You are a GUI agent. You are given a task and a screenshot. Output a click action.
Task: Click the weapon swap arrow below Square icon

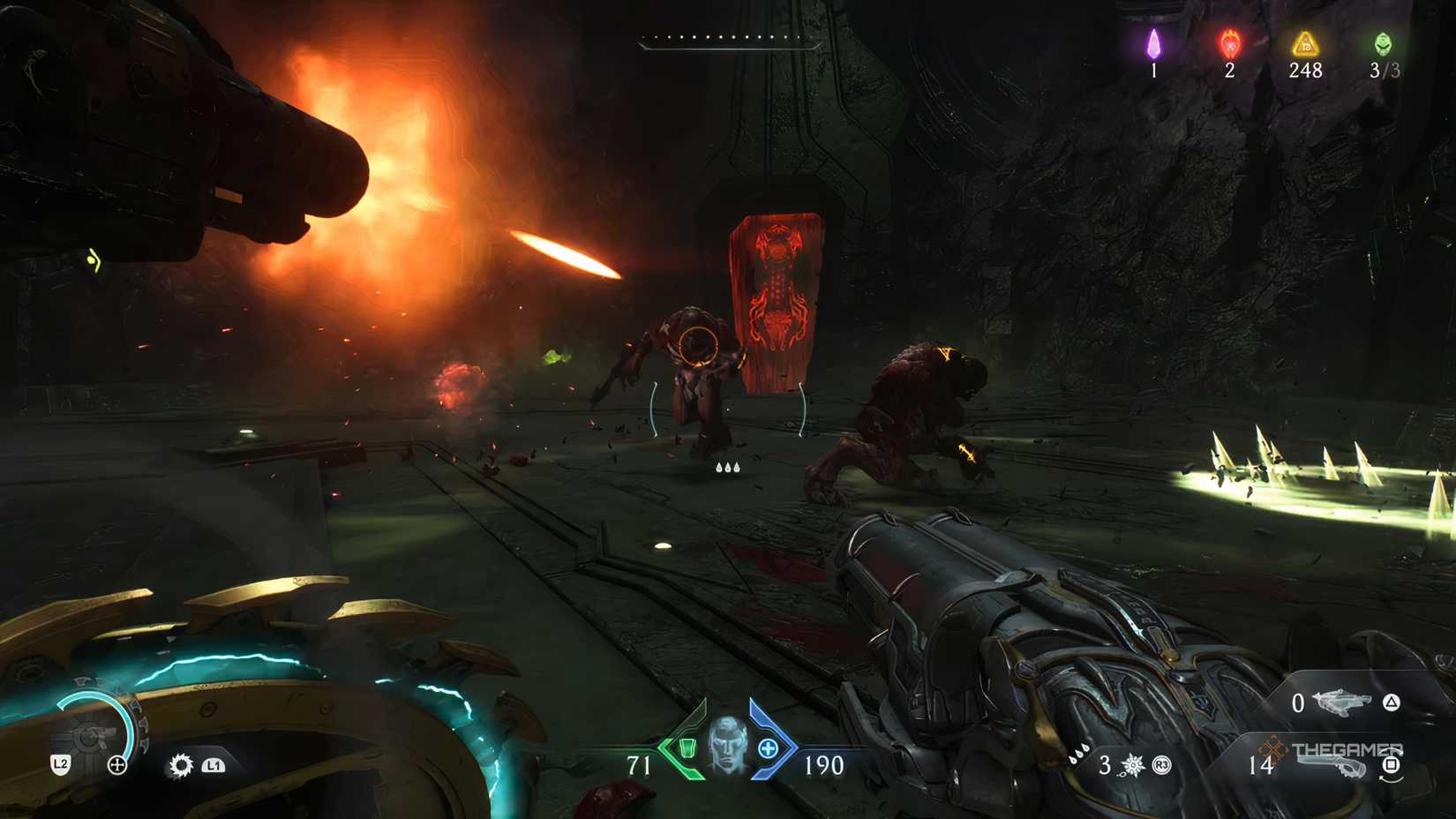tap(1390, 781)
